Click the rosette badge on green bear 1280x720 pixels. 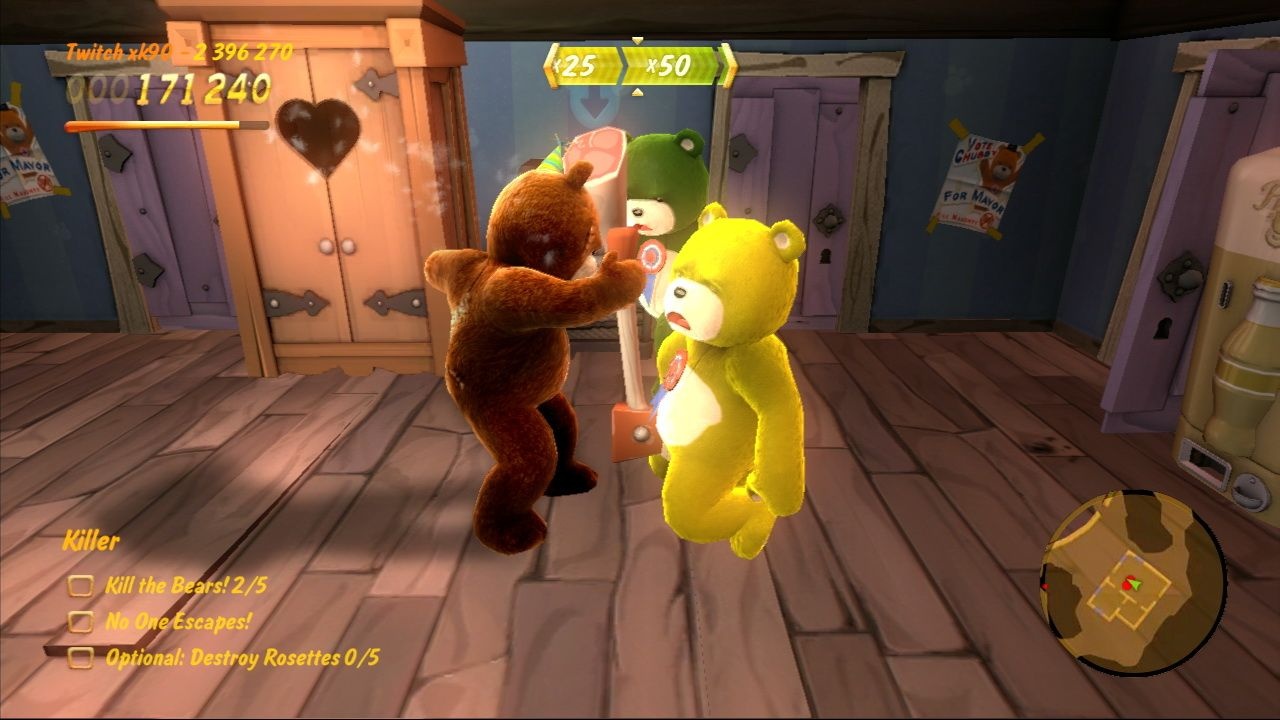click(651, 255)
